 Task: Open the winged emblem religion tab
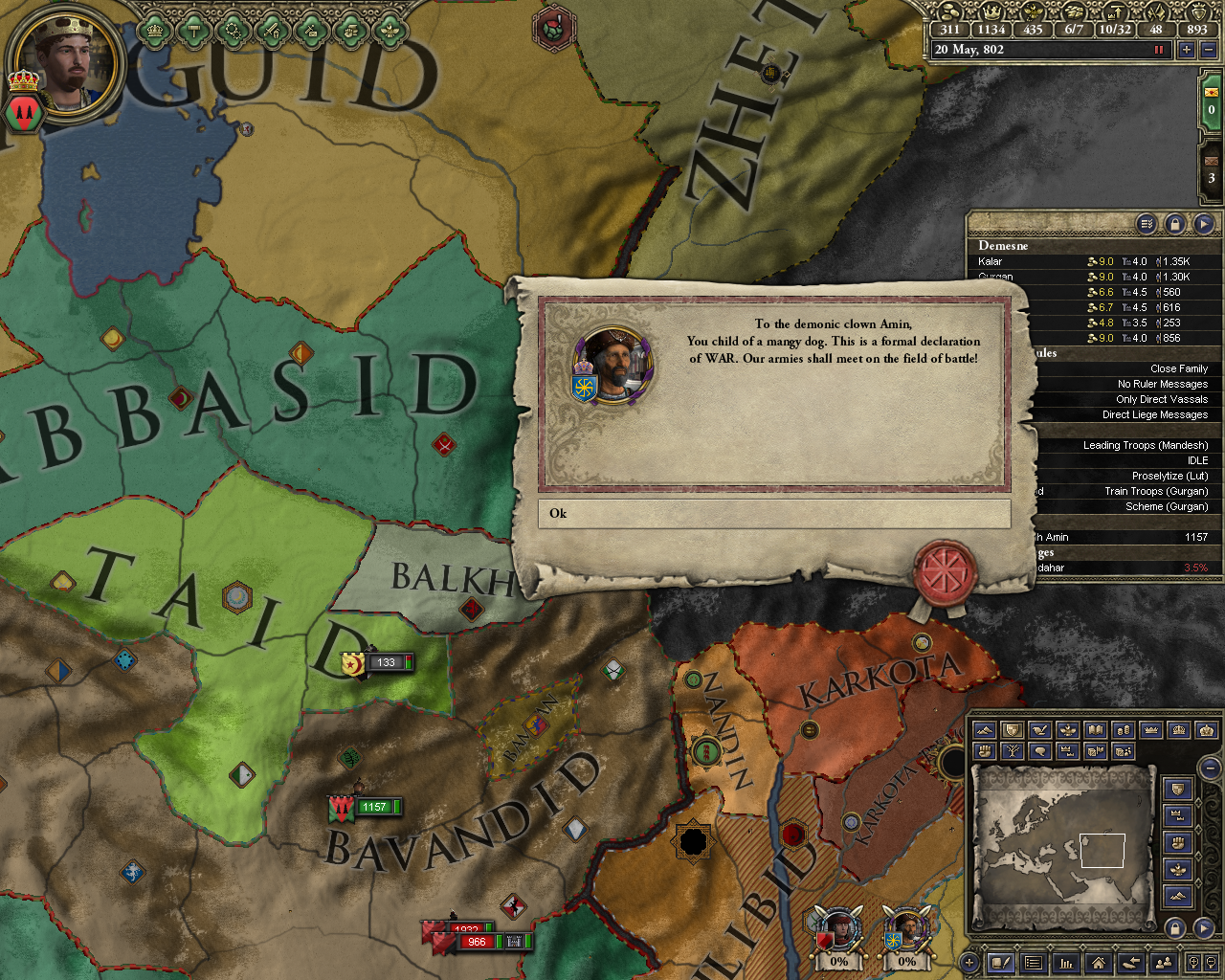click(389, 31)
